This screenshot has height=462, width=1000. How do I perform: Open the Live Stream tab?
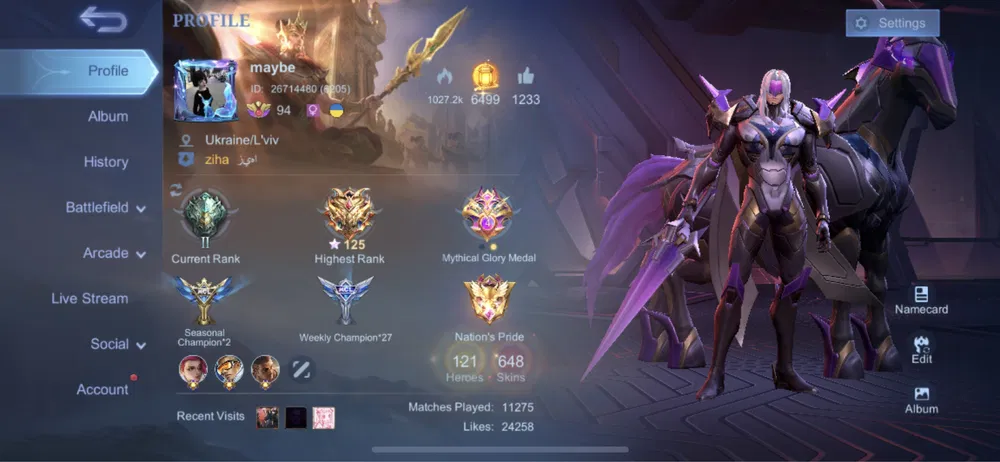[90, 298]
